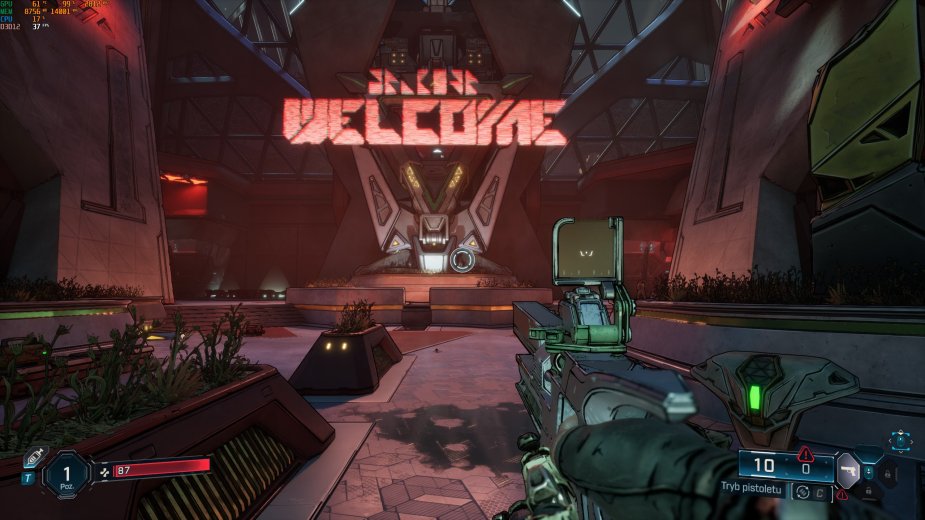Viewport: 925px width, 520px height.
Task: Select the equipped pistol weapon slot
Action: pos(847,469)
